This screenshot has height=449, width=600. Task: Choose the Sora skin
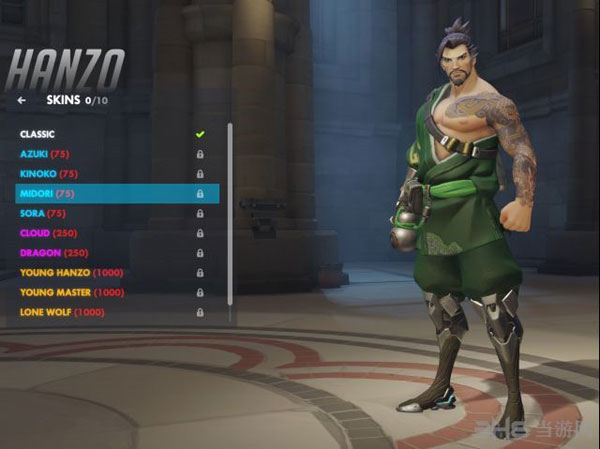click(x=43, y=213)
